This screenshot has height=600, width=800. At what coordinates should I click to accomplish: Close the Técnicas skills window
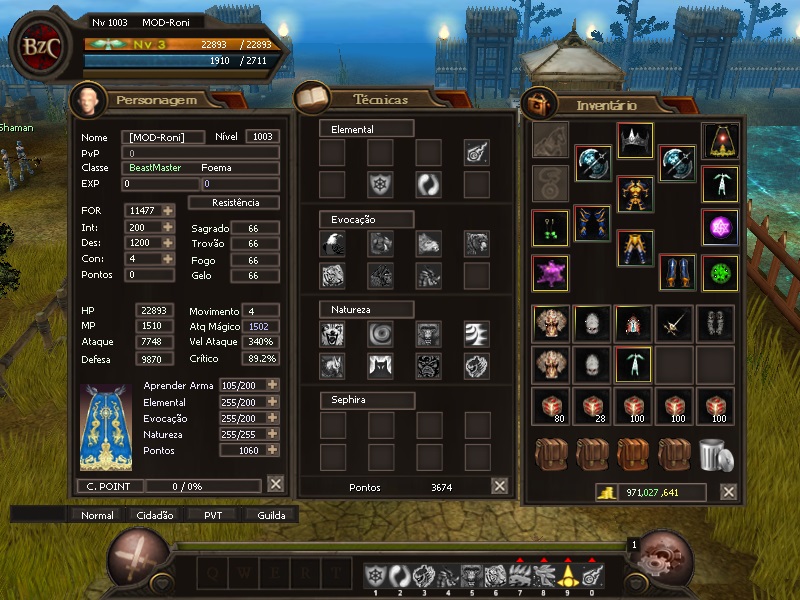point(500,486)
